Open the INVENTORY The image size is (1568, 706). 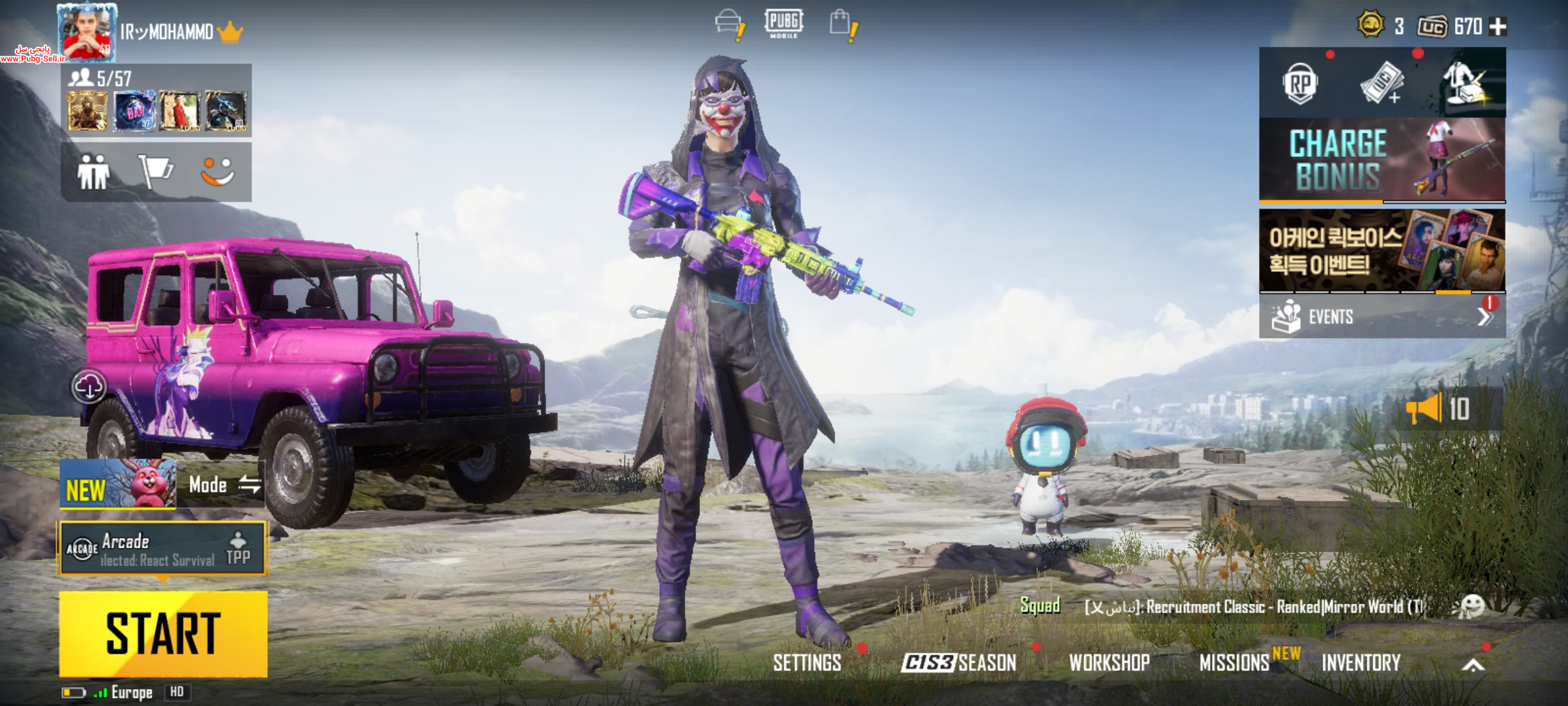pos(1361,663)
